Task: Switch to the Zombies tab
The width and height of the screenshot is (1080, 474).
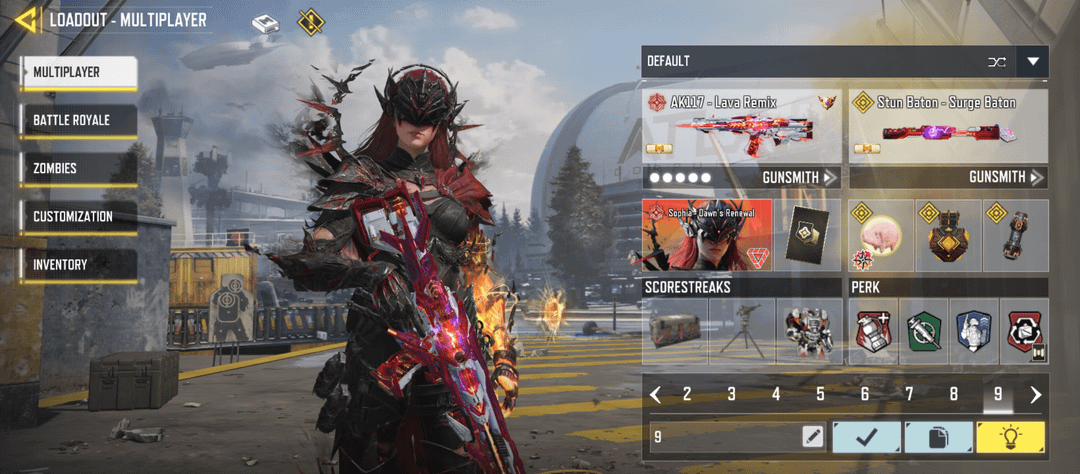Action: point(78,168)
